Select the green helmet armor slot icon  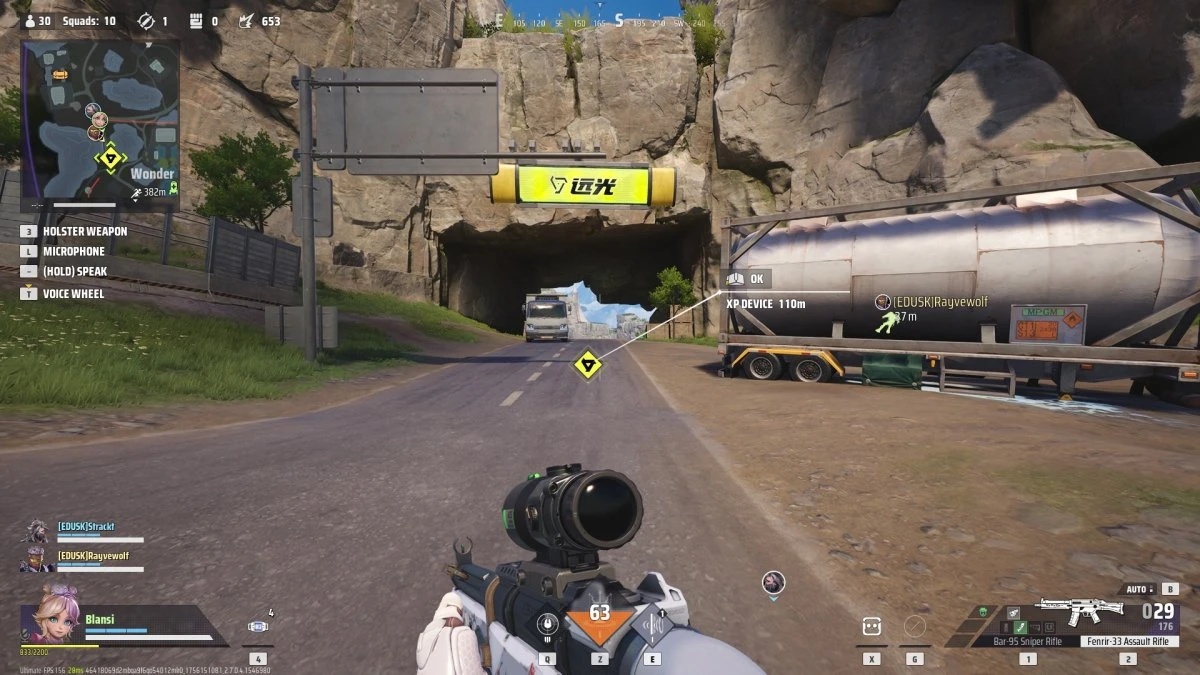(982, 612)
